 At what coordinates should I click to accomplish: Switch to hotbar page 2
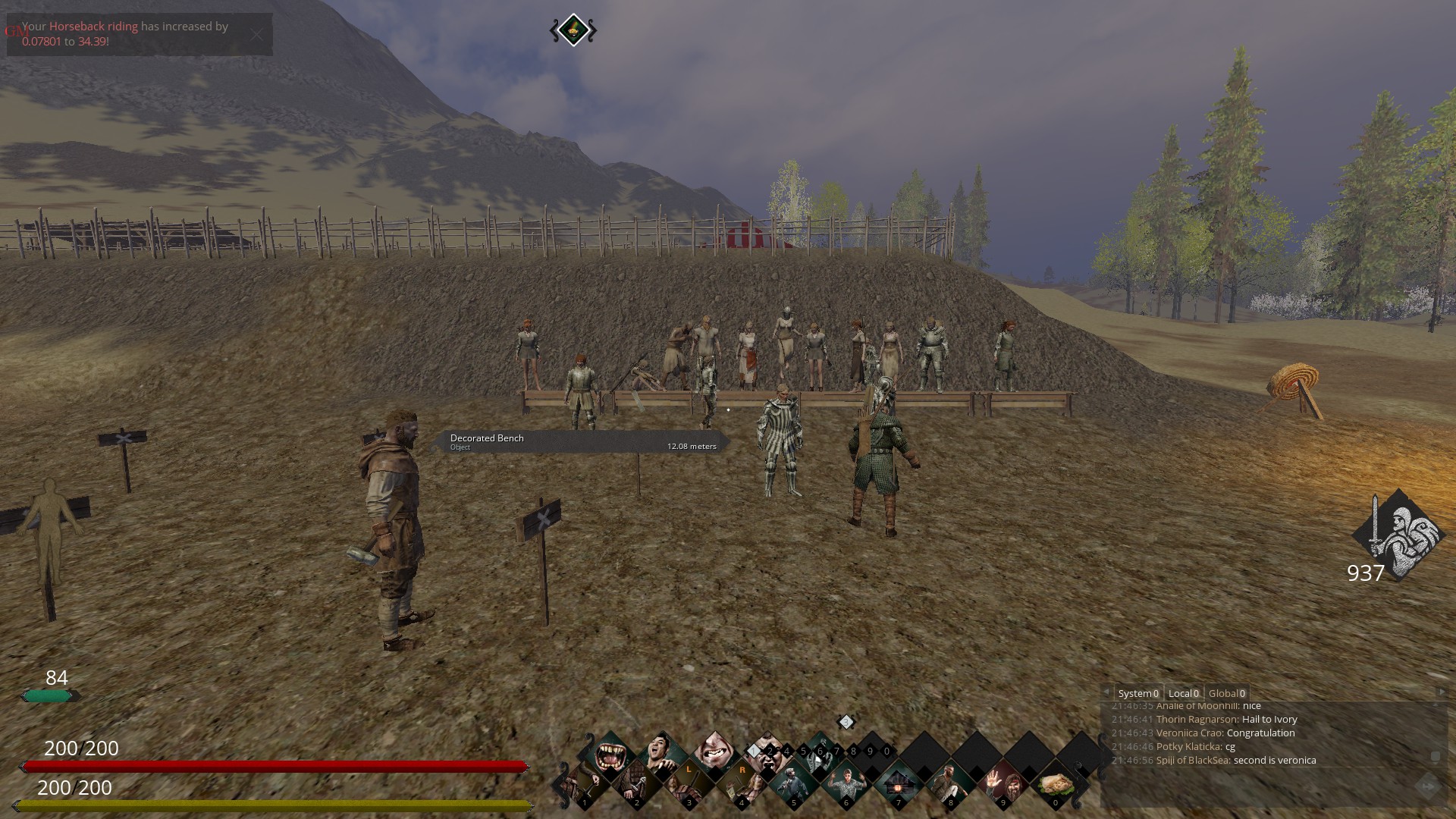[770, 752]
